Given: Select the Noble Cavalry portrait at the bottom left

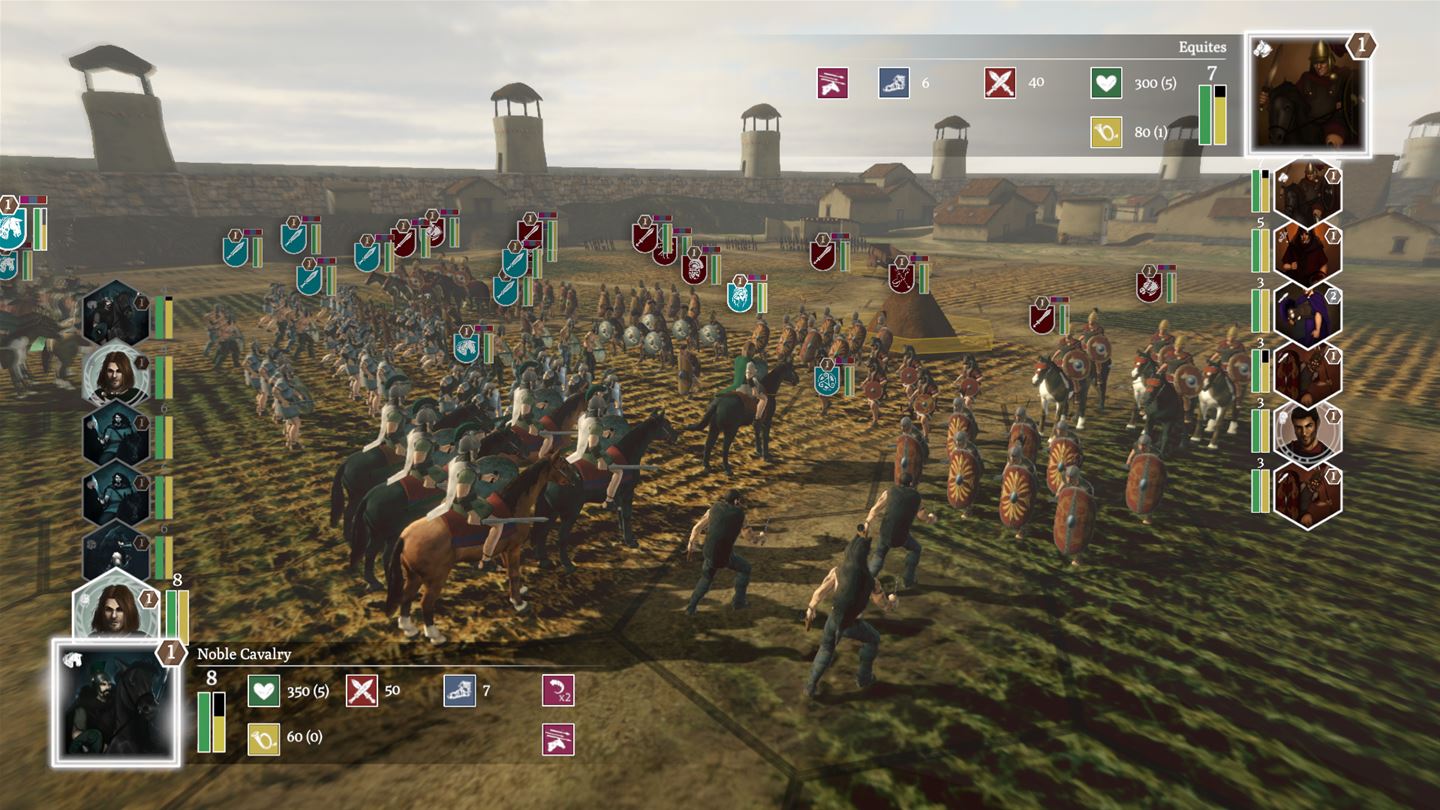Looking at the screenshot, I should [x=118, y=700].
